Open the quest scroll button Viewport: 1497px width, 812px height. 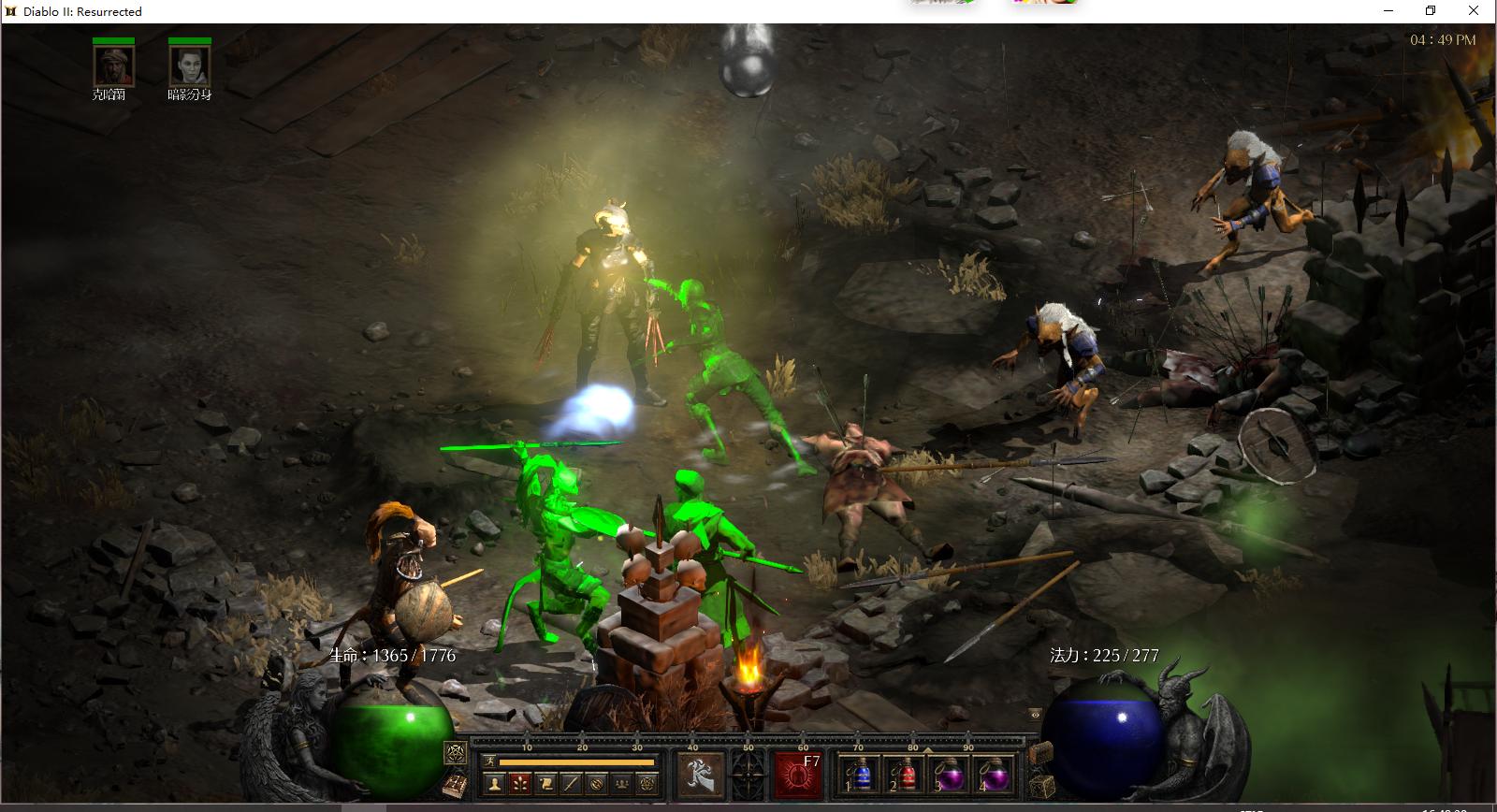545,785
